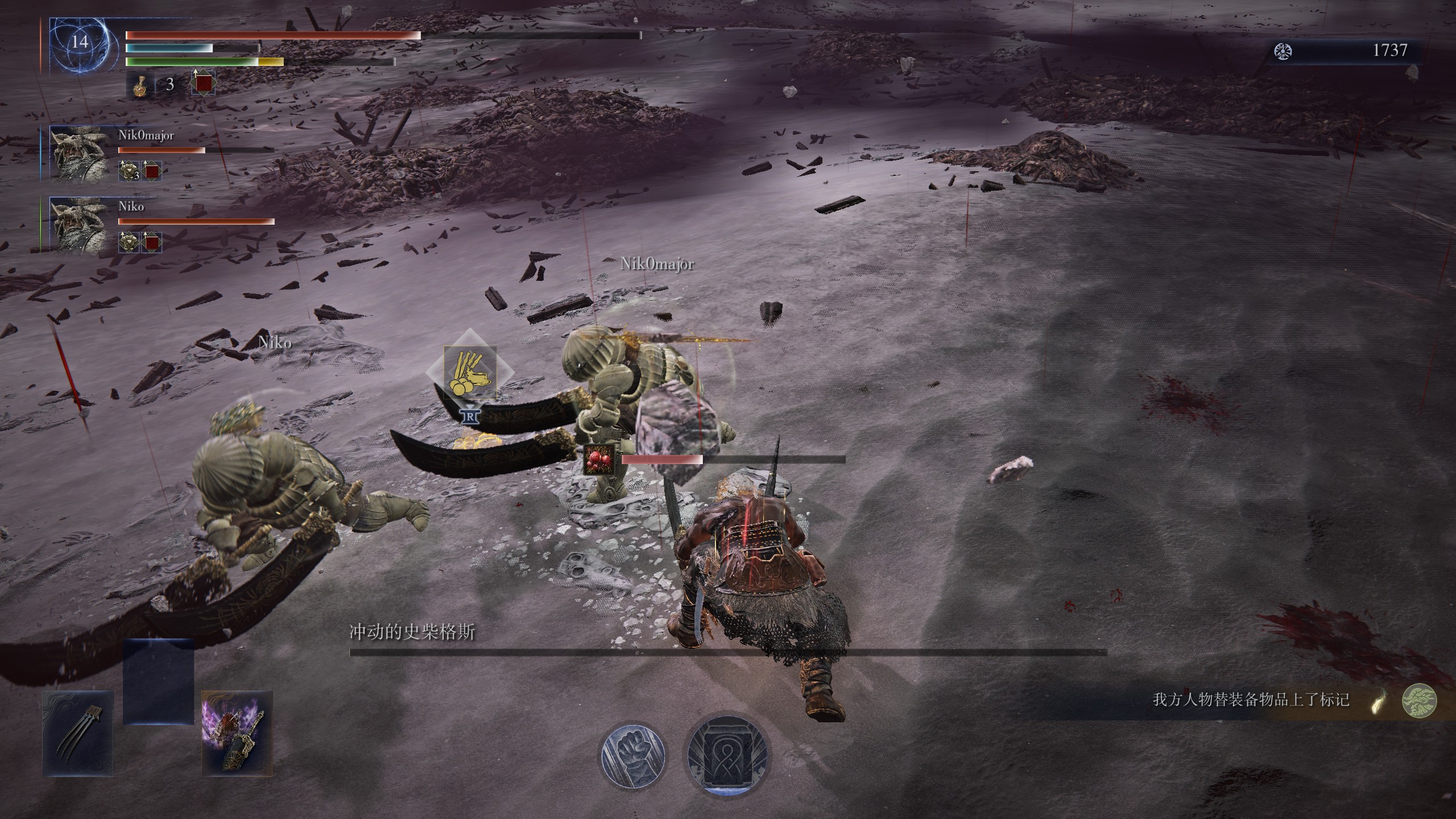Select Nik0major's teammate portrait
Image resolution: width=1456 pixels, height=819 pixels.
pos(78,154)
